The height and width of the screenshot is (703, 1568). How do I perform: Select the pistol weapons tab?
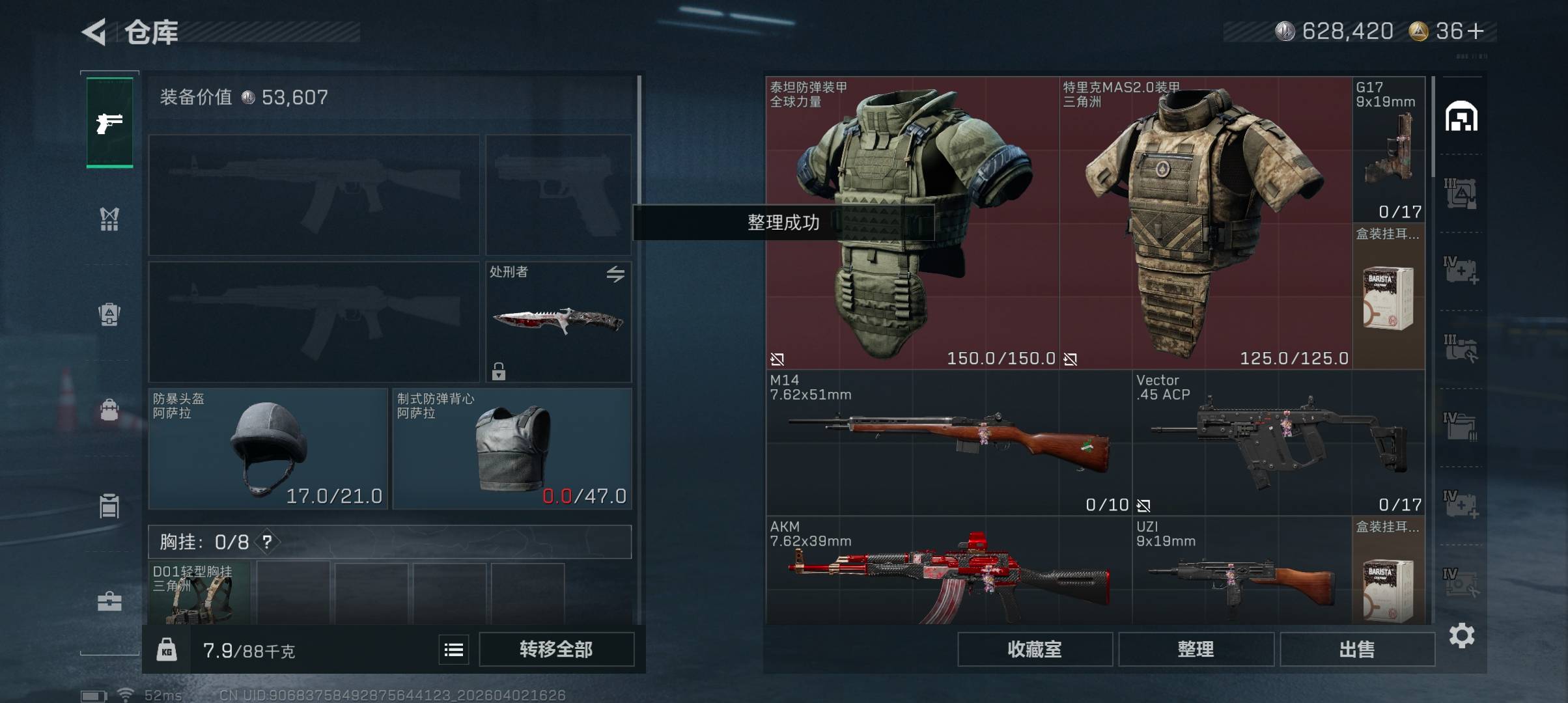[109, 122]
